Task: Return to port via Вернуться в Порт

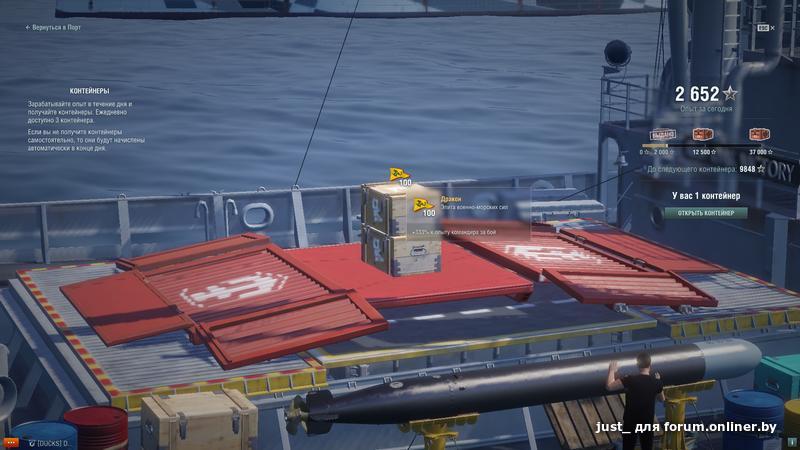Action: point(55,27)
